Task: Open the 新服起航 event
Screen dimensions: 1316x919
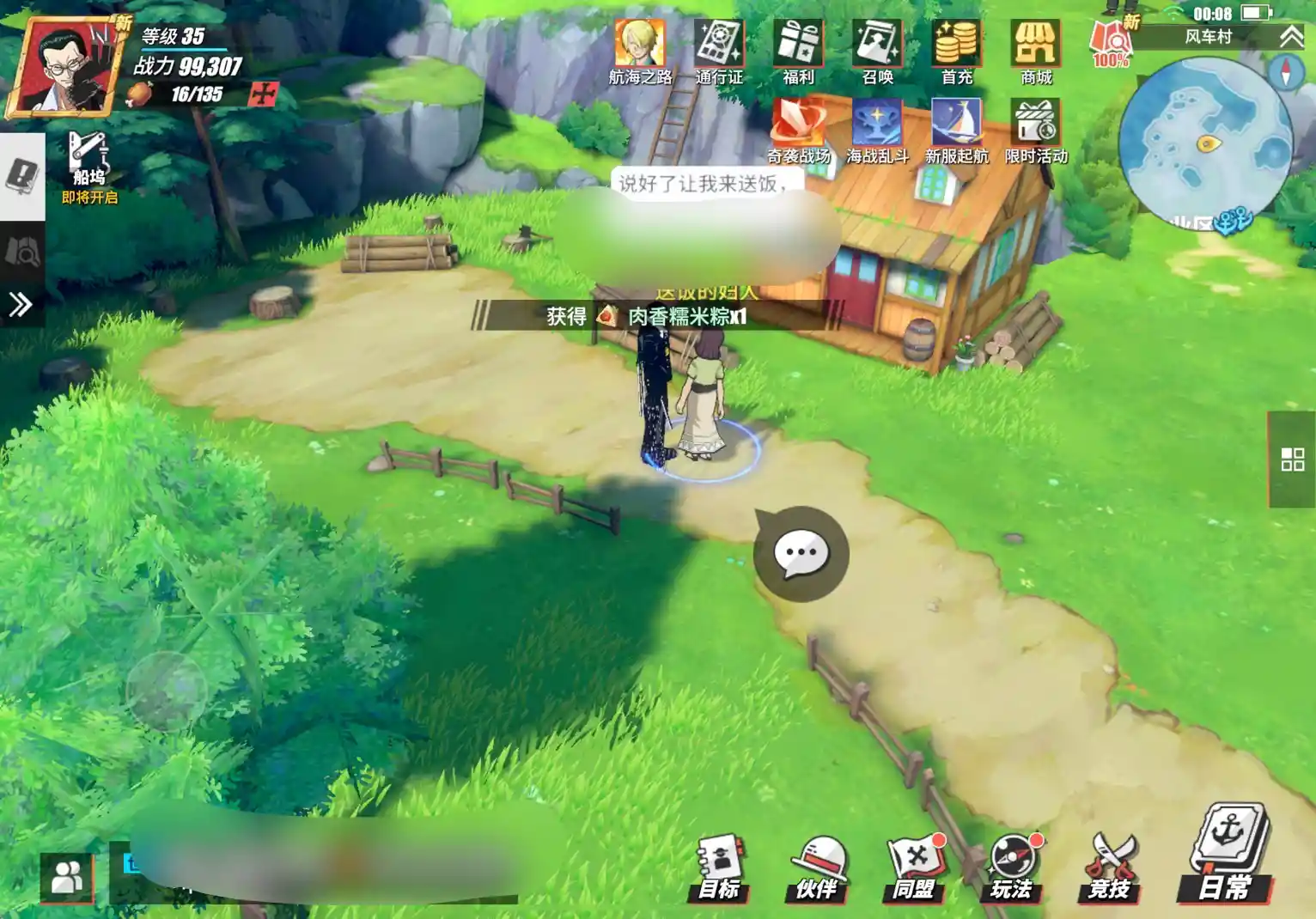Action: click(956, 129)
